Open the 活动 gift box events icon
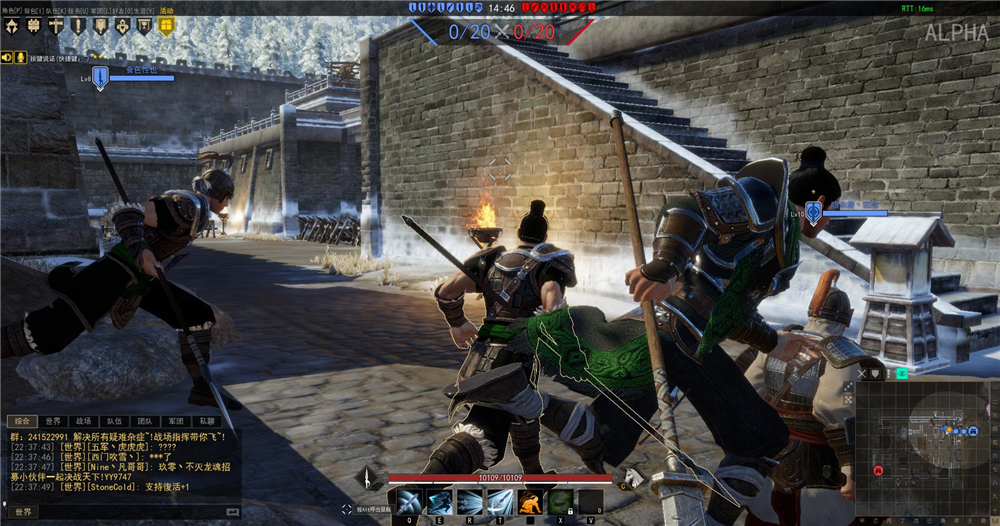 tap(166, 27)
